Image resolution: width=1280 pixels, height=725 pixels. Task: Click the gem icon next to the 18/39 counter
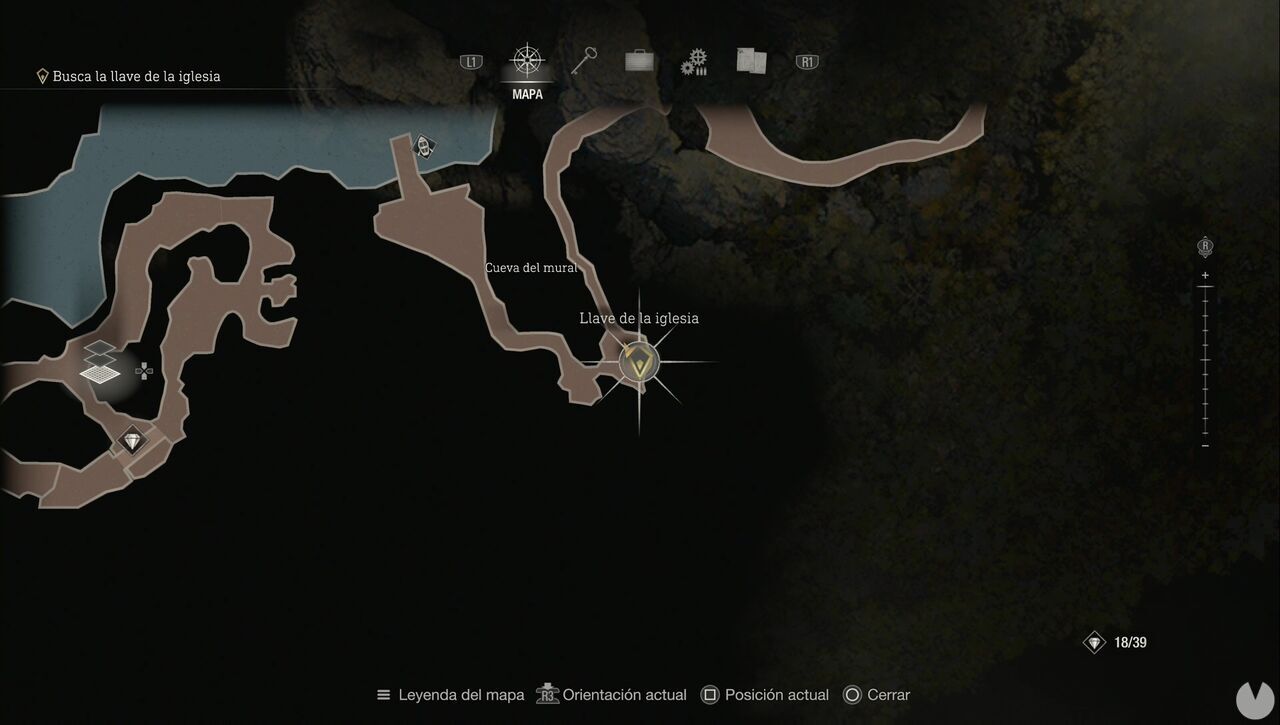pyautogui.click(x=1093, y=641)
